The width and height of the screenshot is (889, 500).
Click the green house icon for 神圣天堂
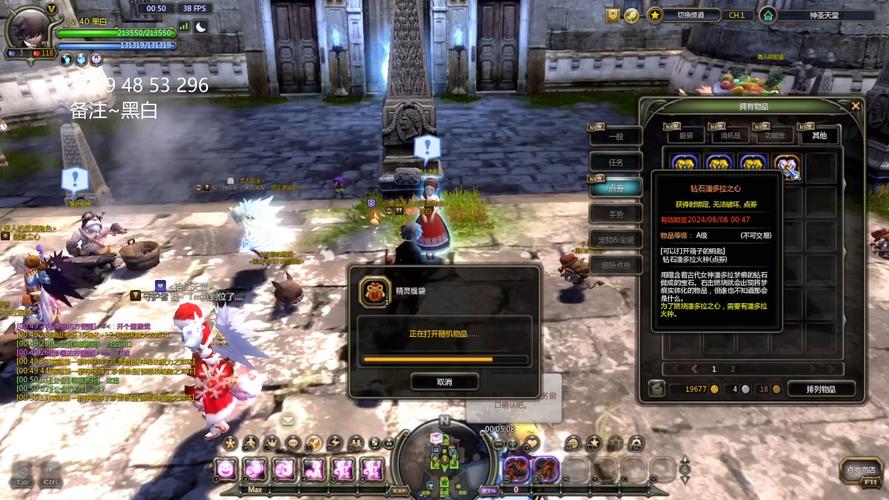[x=768, y=15]
